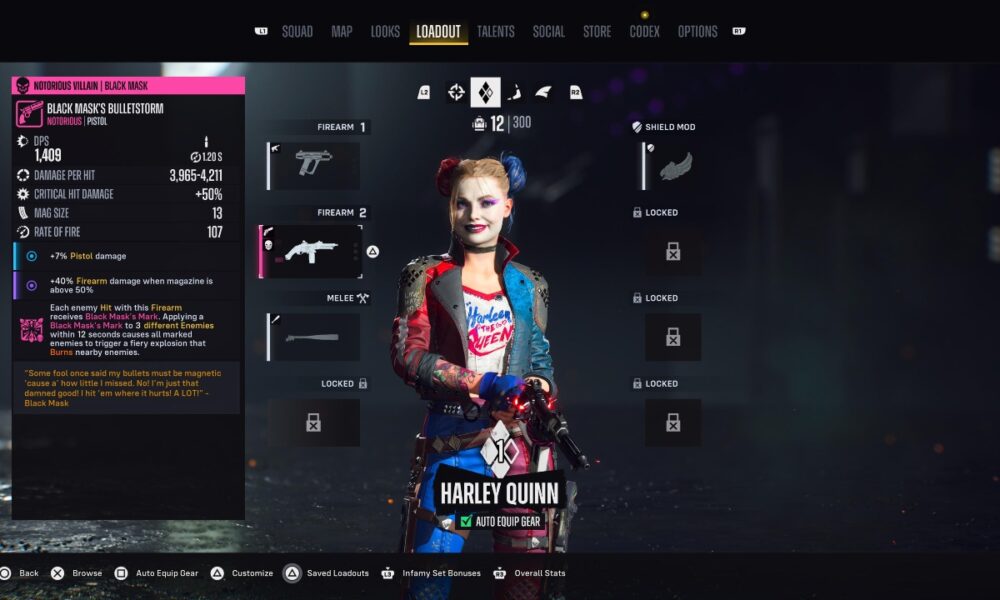Screen dimensions: 1000x600
Task: Switch to the Map tab
Action: coord(342,31)
